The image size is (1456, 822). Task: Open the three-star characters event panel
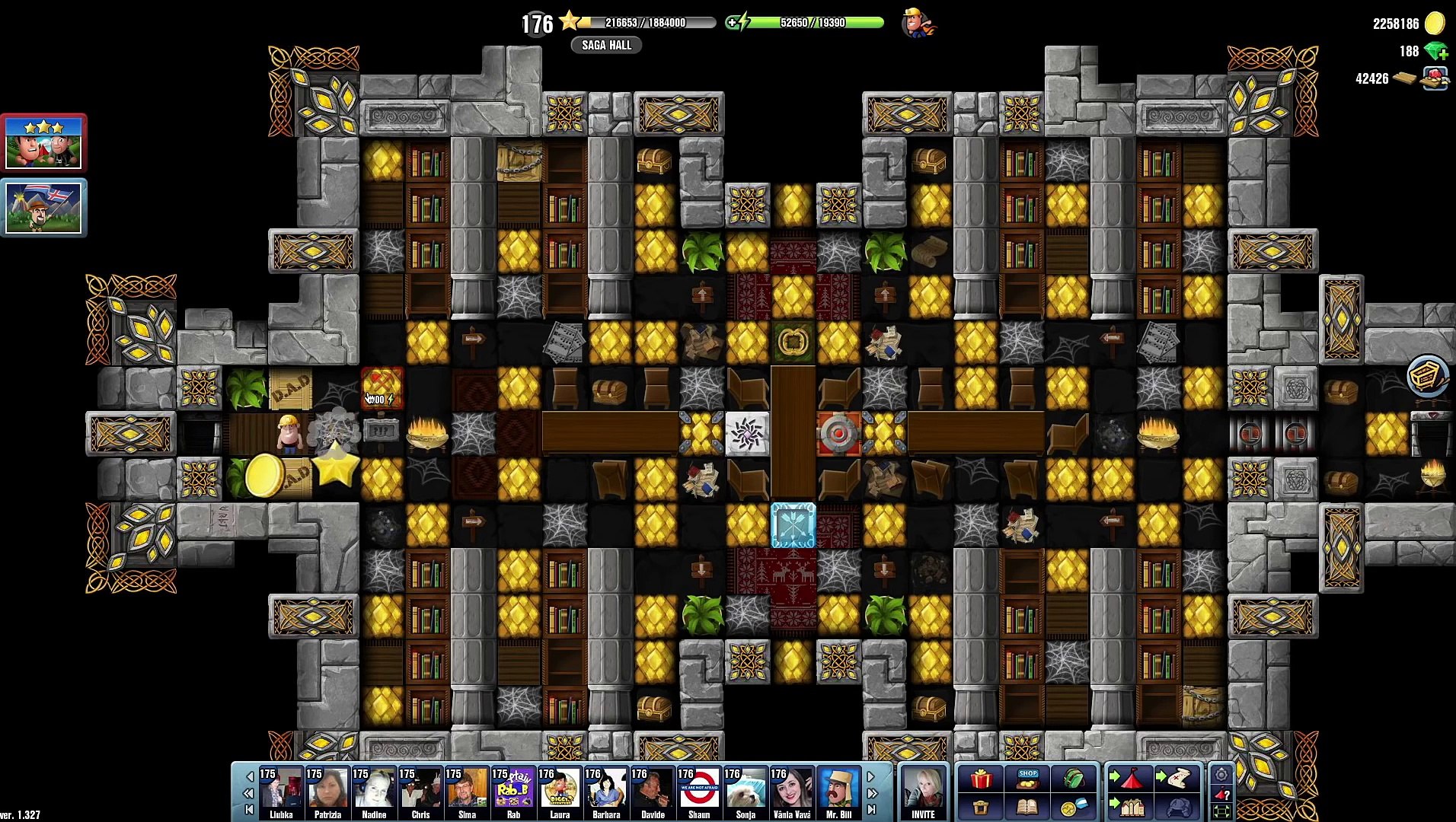coord(43,143)
